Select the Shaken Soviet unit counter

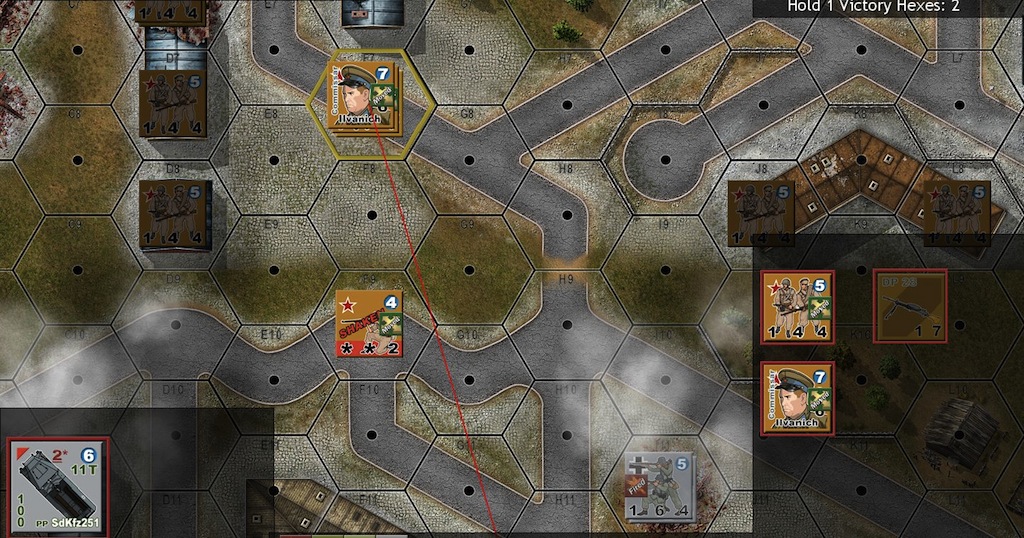[x=369, y=323]
